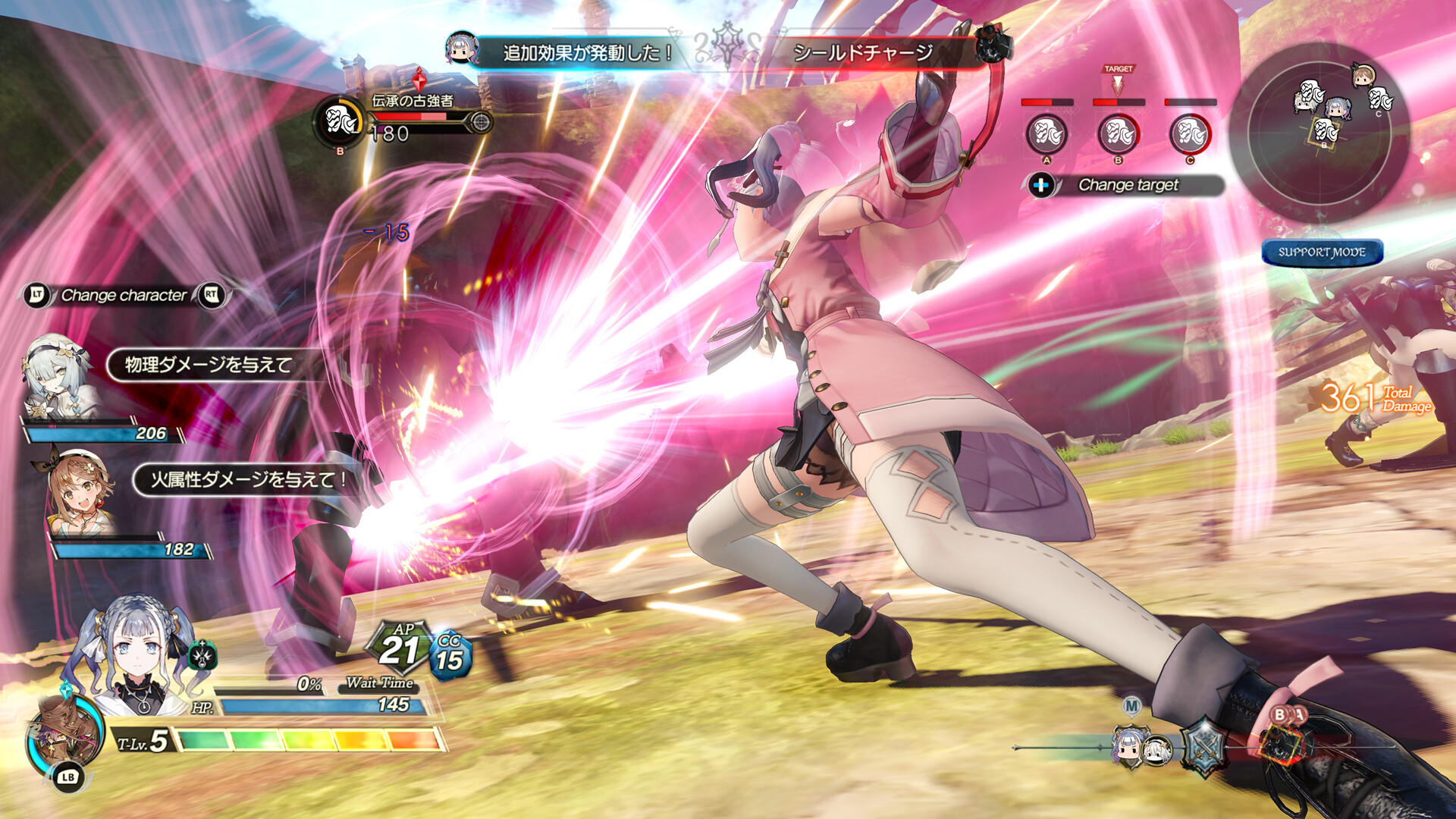The height and width of the screenshot is (819, 1456).
Task: Choose the fire damage action order request
Action: 246,479
